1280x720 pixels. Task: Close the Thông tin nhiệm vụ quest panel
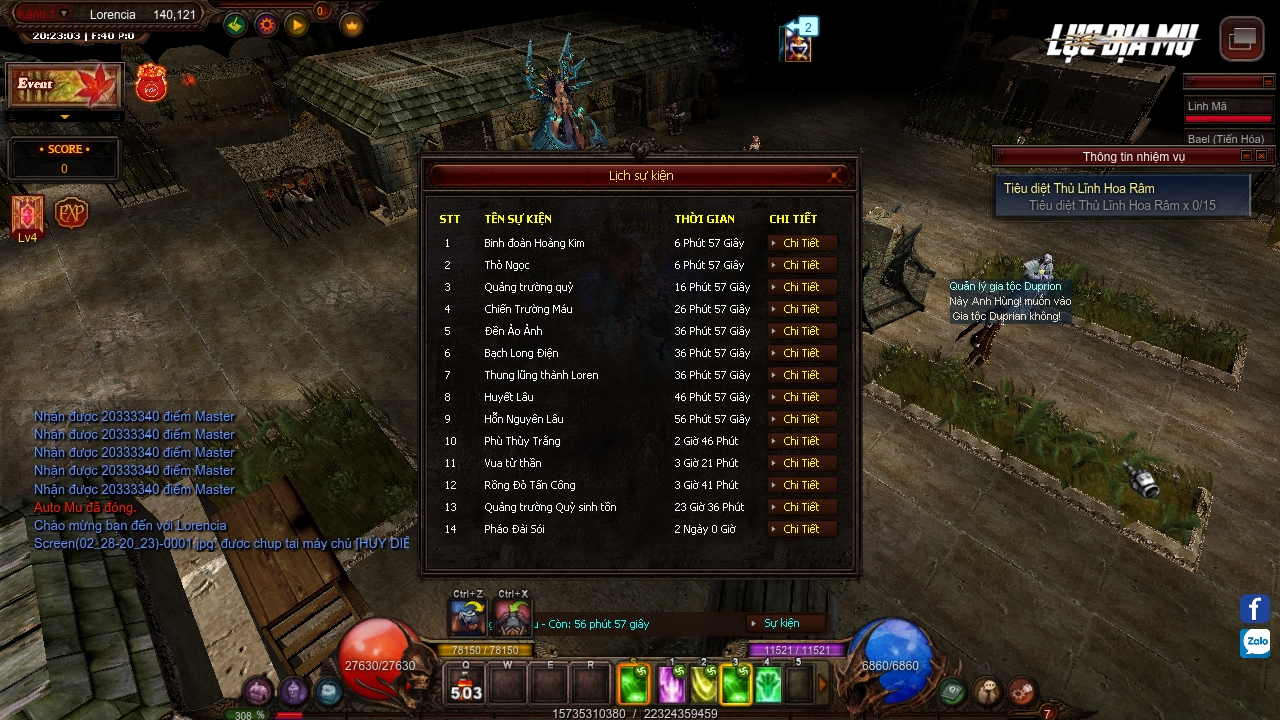click(1261, 156)
